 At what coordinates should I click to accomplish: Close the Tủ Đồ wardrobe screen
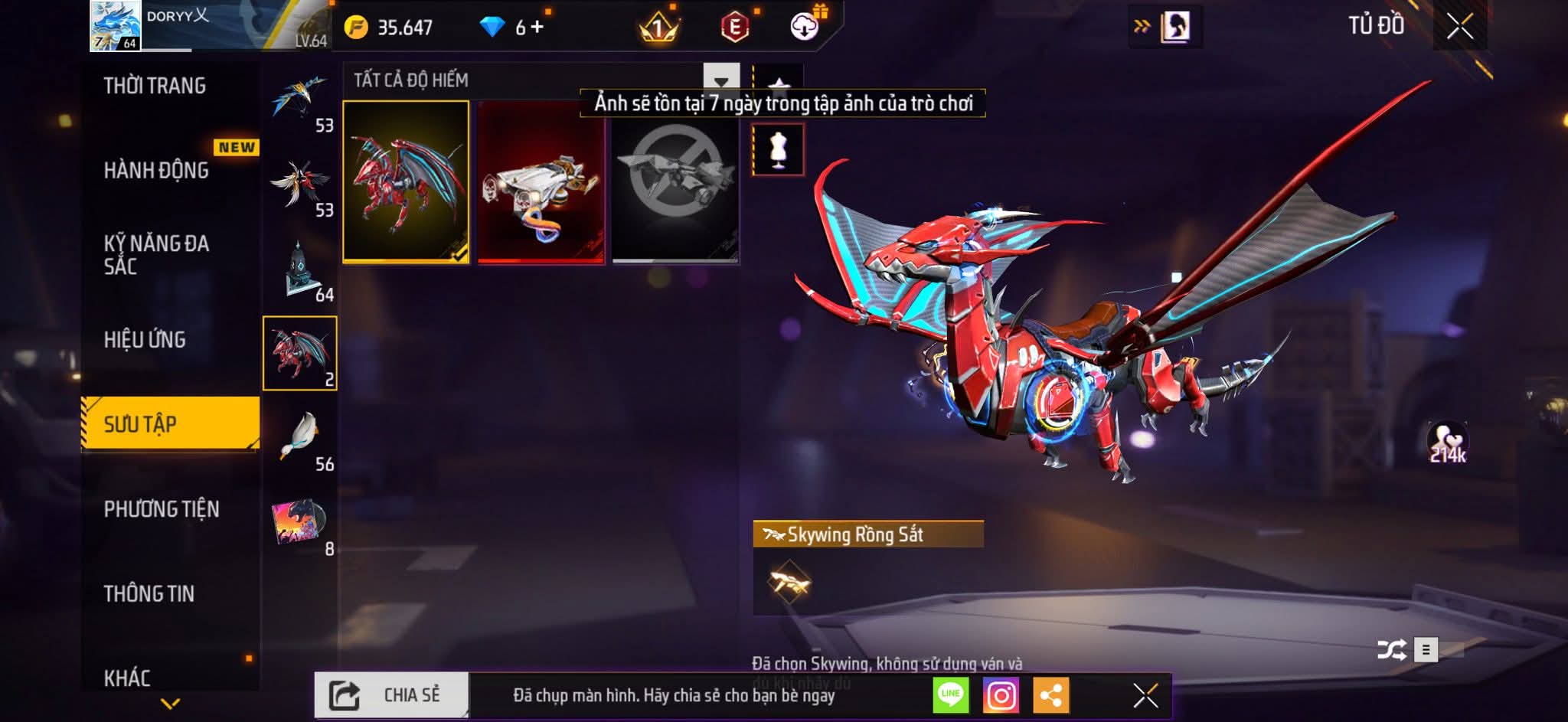(1459, 27)
